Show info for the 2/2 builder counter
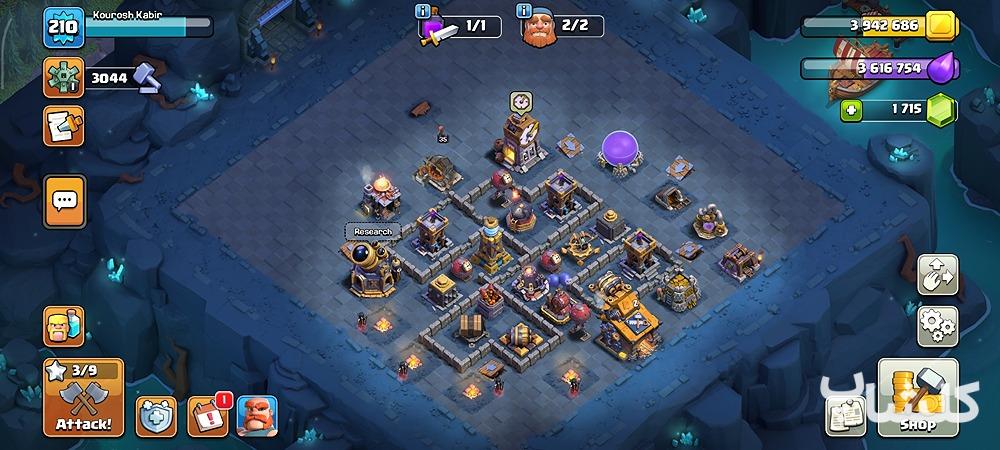Image resolution: width=1000 pixels, height=450 pixels. [523, 11]
